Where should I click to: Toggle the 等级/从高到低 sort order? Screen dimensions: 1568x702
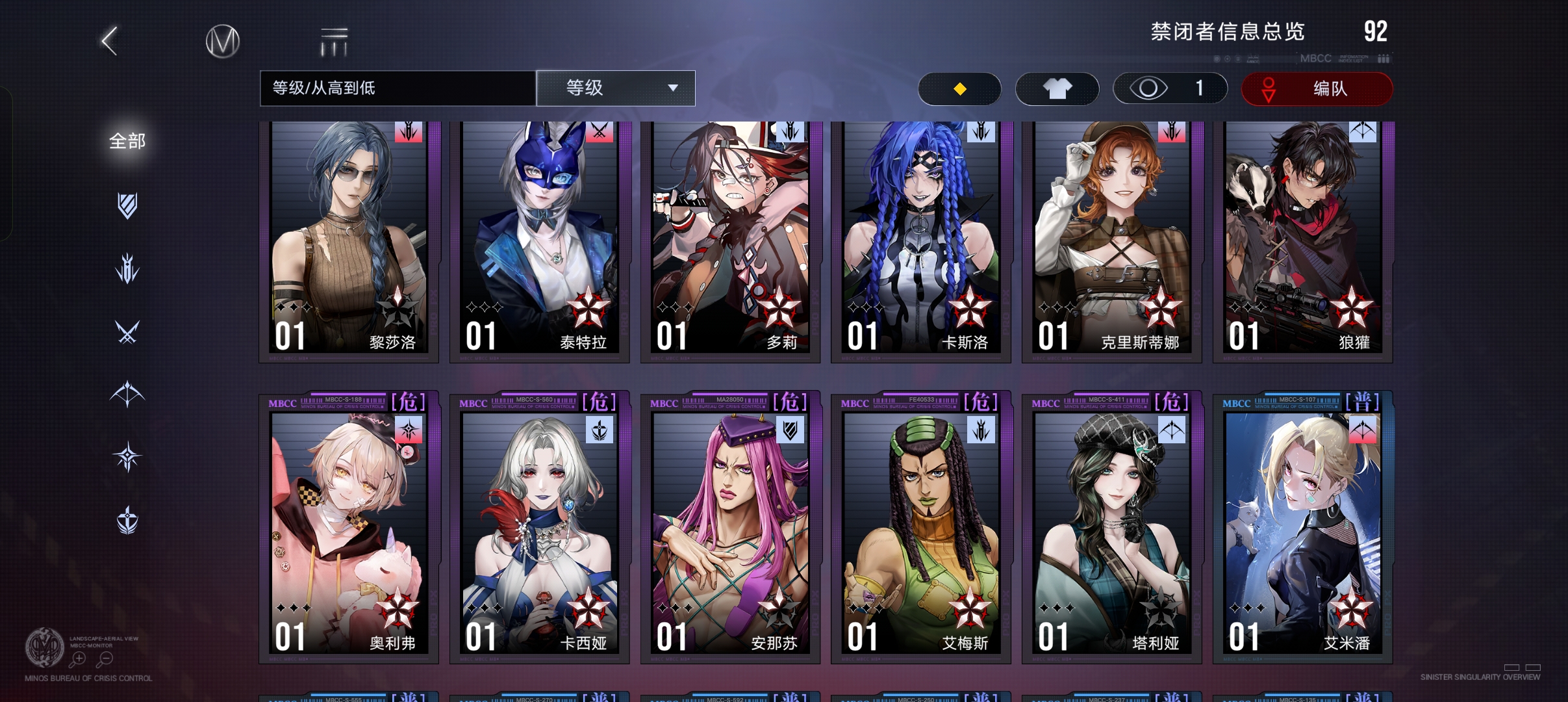pyautogui.click(x=398, y=88)
